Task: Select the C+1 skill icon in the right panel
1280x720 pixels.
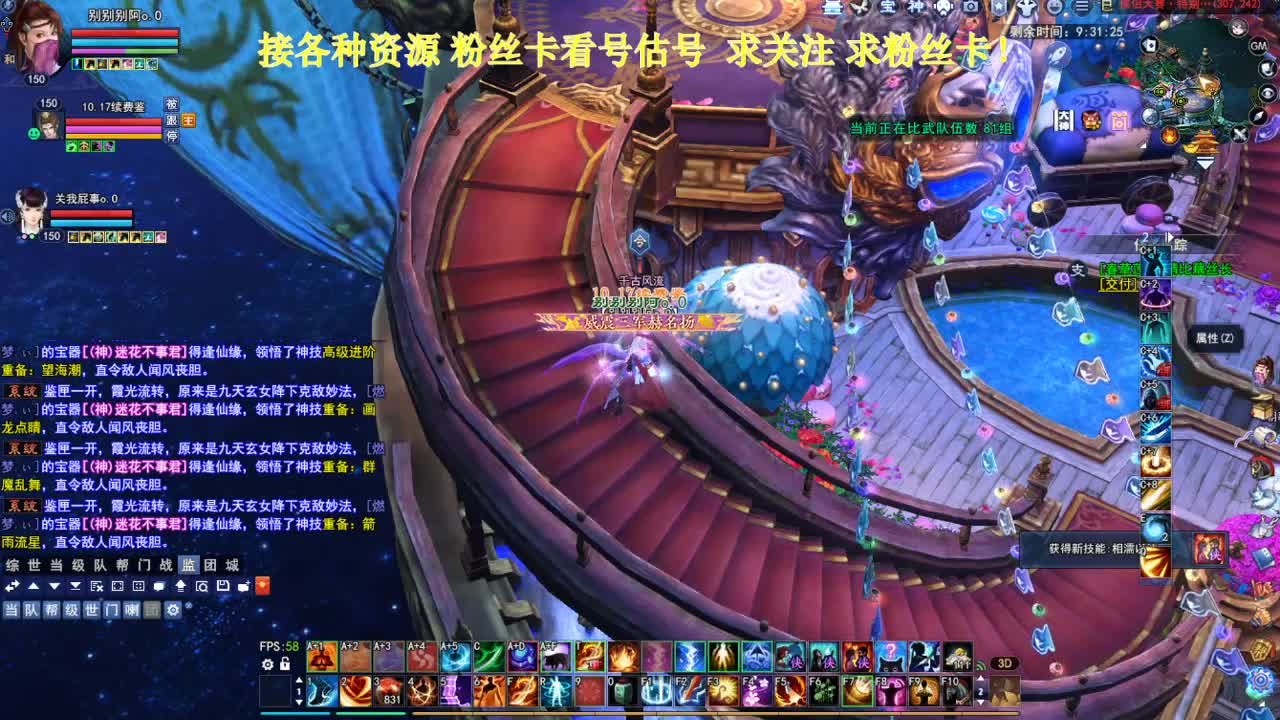Action: pyautogui.click(x=1154, y=263)
